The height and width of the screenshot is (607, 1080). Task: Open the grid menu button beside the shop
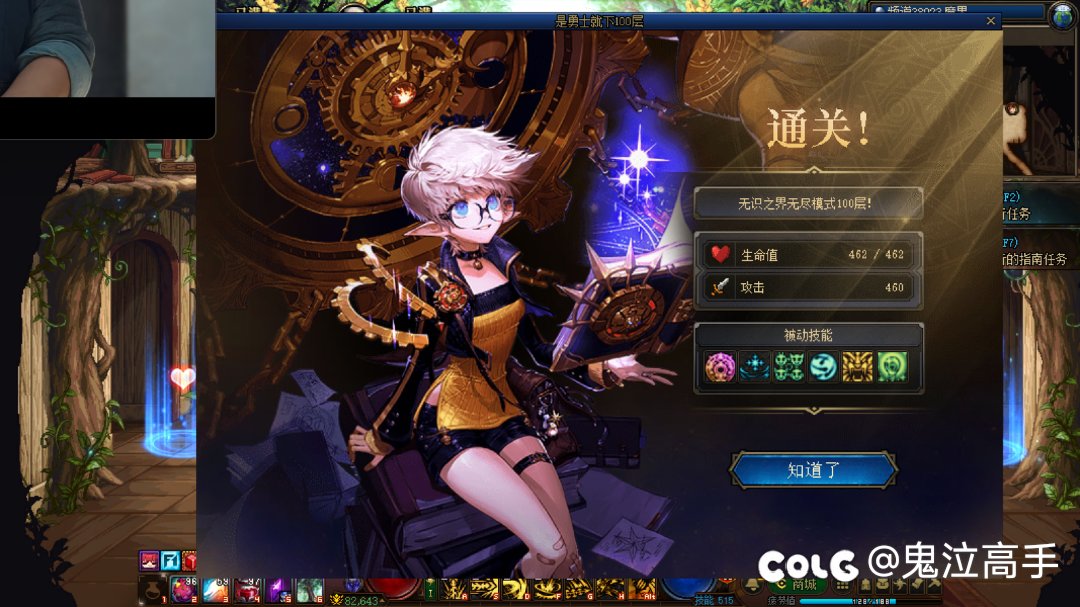tap(845, 585)
